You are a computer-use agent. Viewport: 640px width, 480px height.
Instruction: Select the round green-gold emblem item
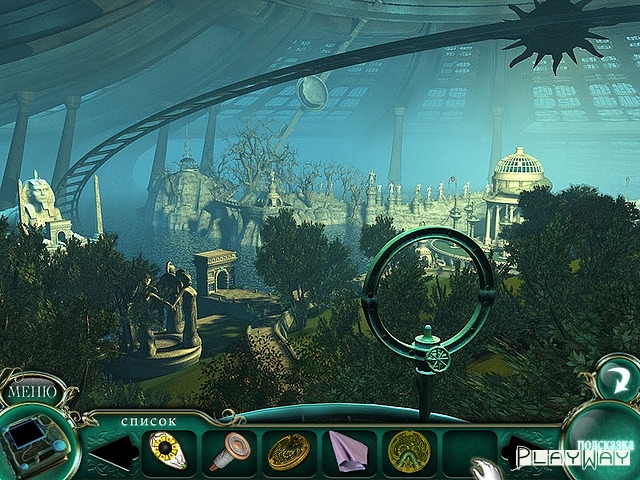[408, 452]
